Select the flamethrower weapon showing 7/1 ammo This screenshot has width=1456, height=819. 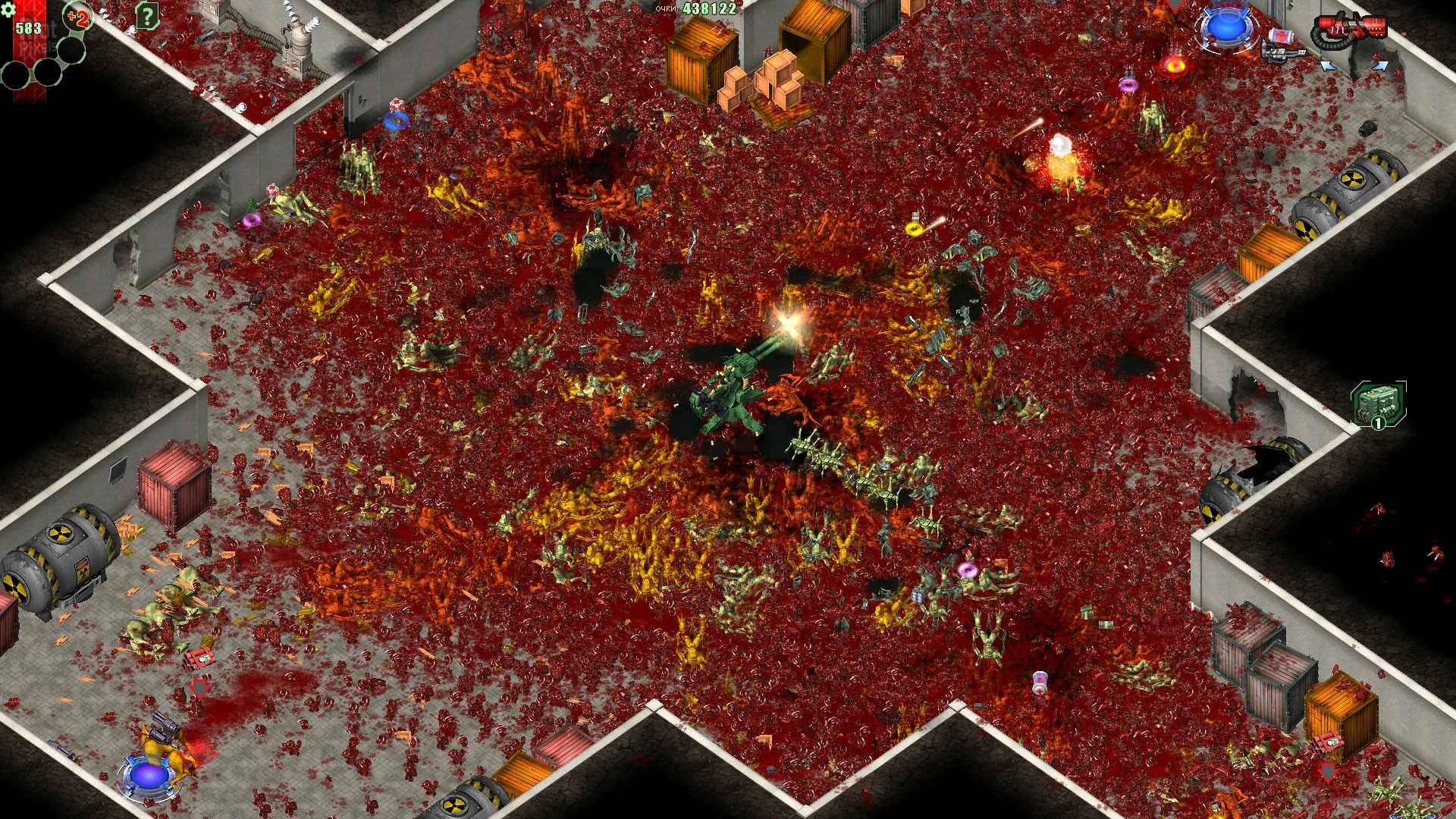[x=1350, y=27]
